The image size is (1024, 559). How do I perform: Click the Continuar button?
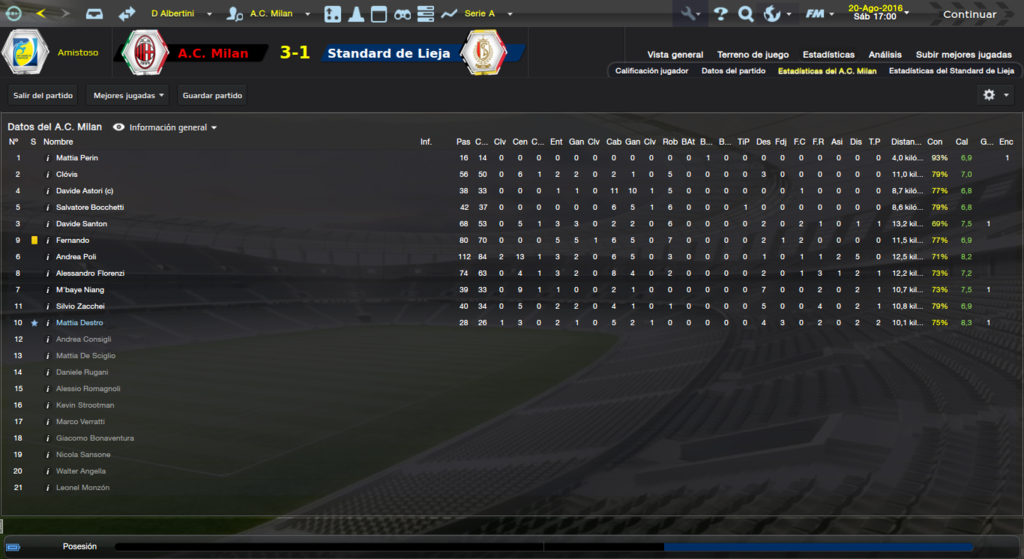[969, 14]
